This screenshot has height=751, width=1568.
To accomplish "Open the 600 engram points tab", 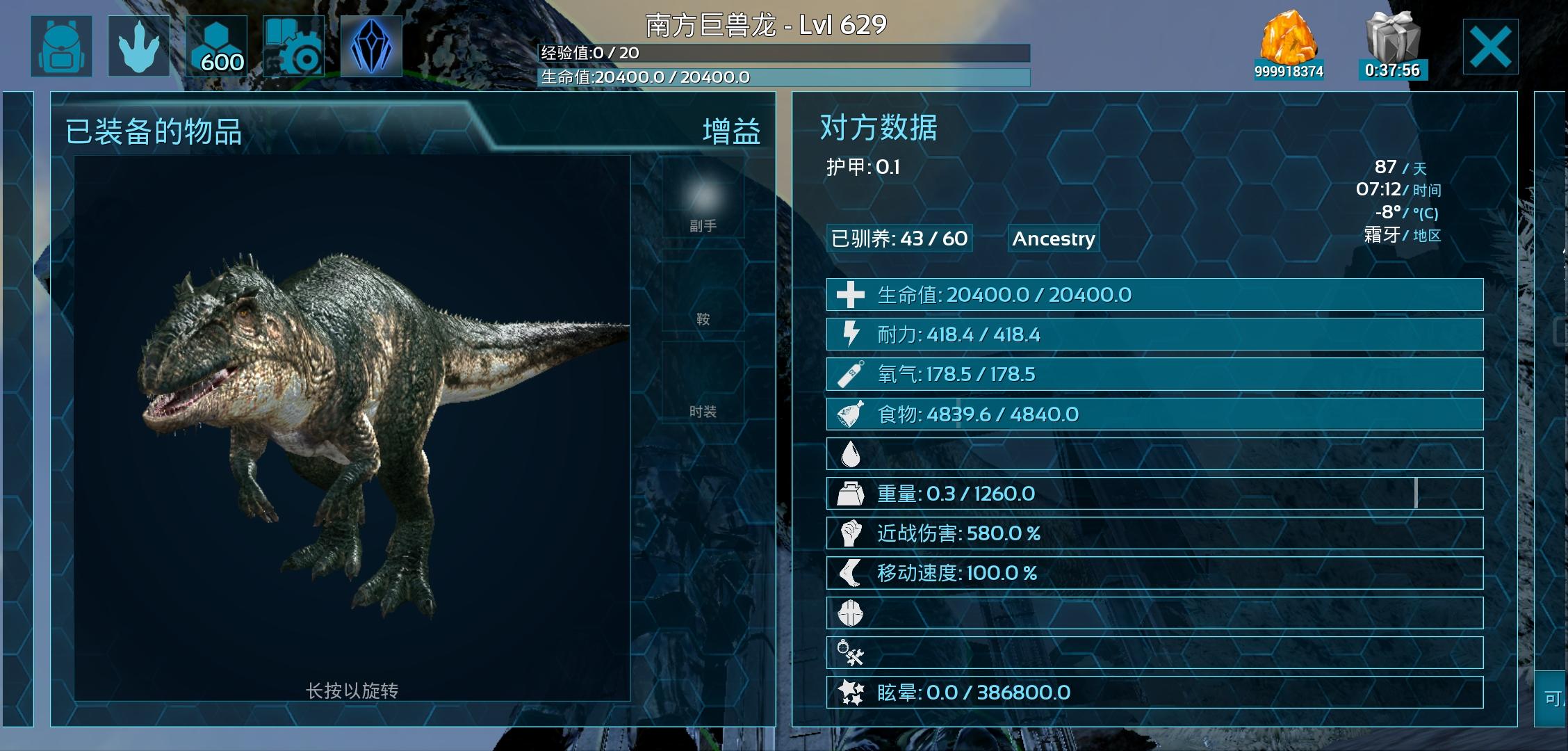I will pyautogui.click(x=217, y=46).
